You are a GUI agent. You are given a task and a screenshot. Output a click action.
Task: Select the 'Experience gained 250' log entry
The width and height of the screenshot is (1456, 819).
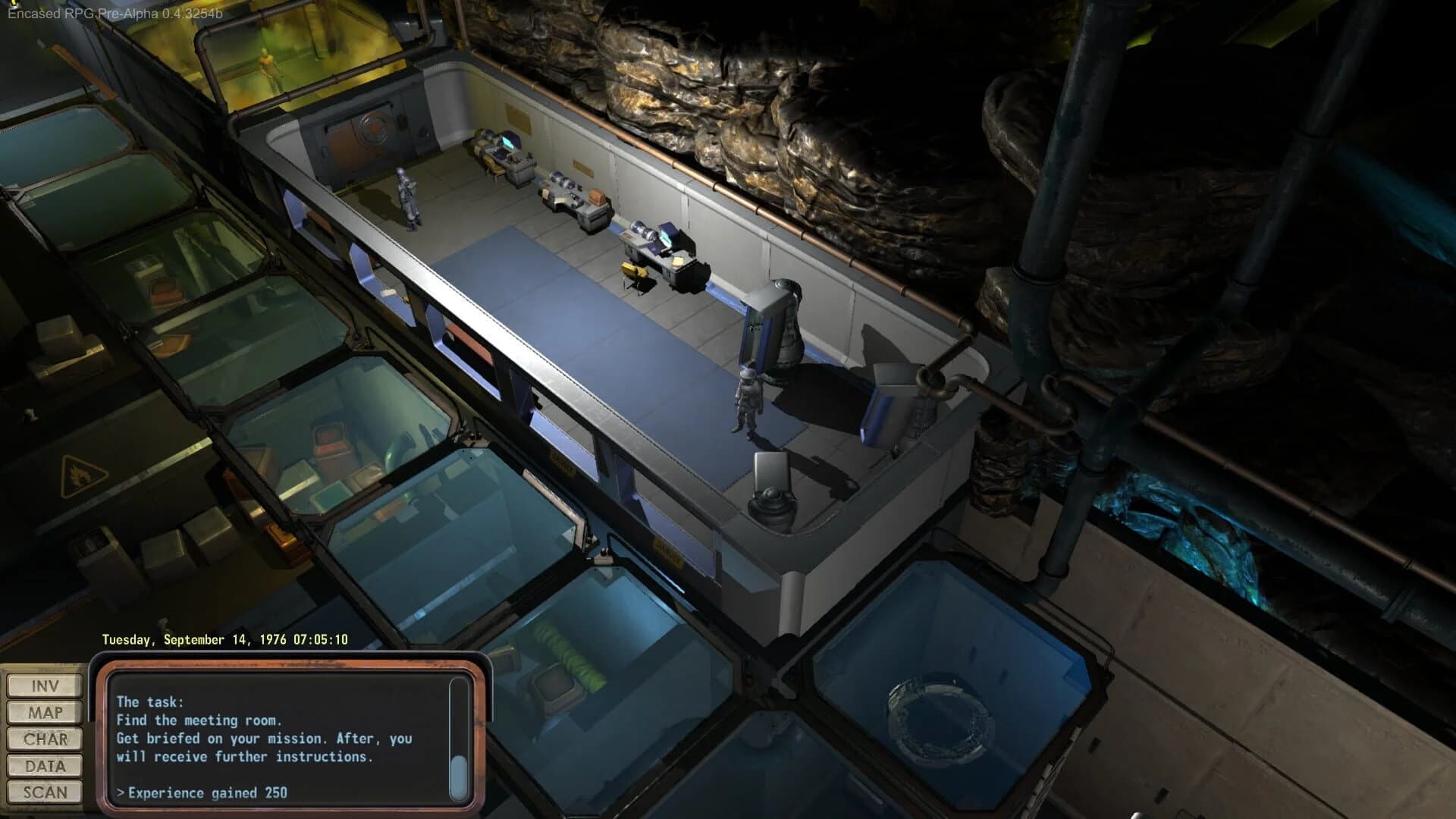click(x=201, y=792)
